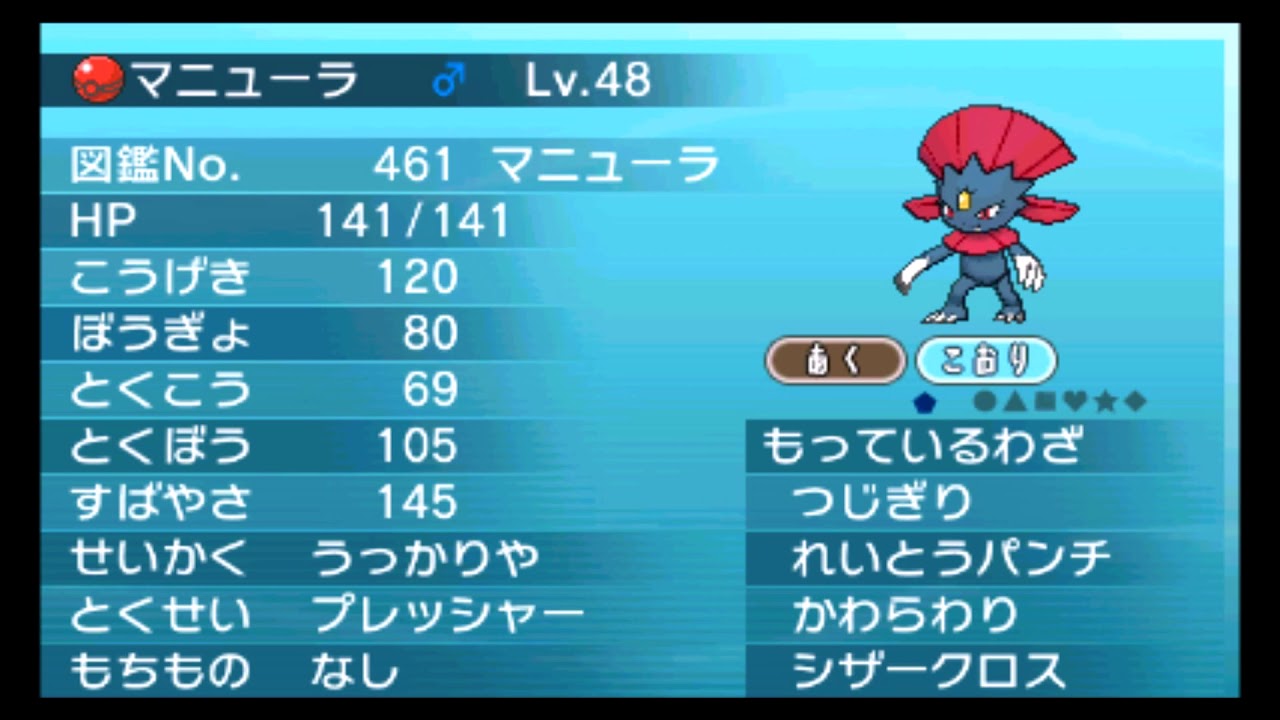Select the male gender symbol
Screen dimensions: 1280x720
[446, 77]
